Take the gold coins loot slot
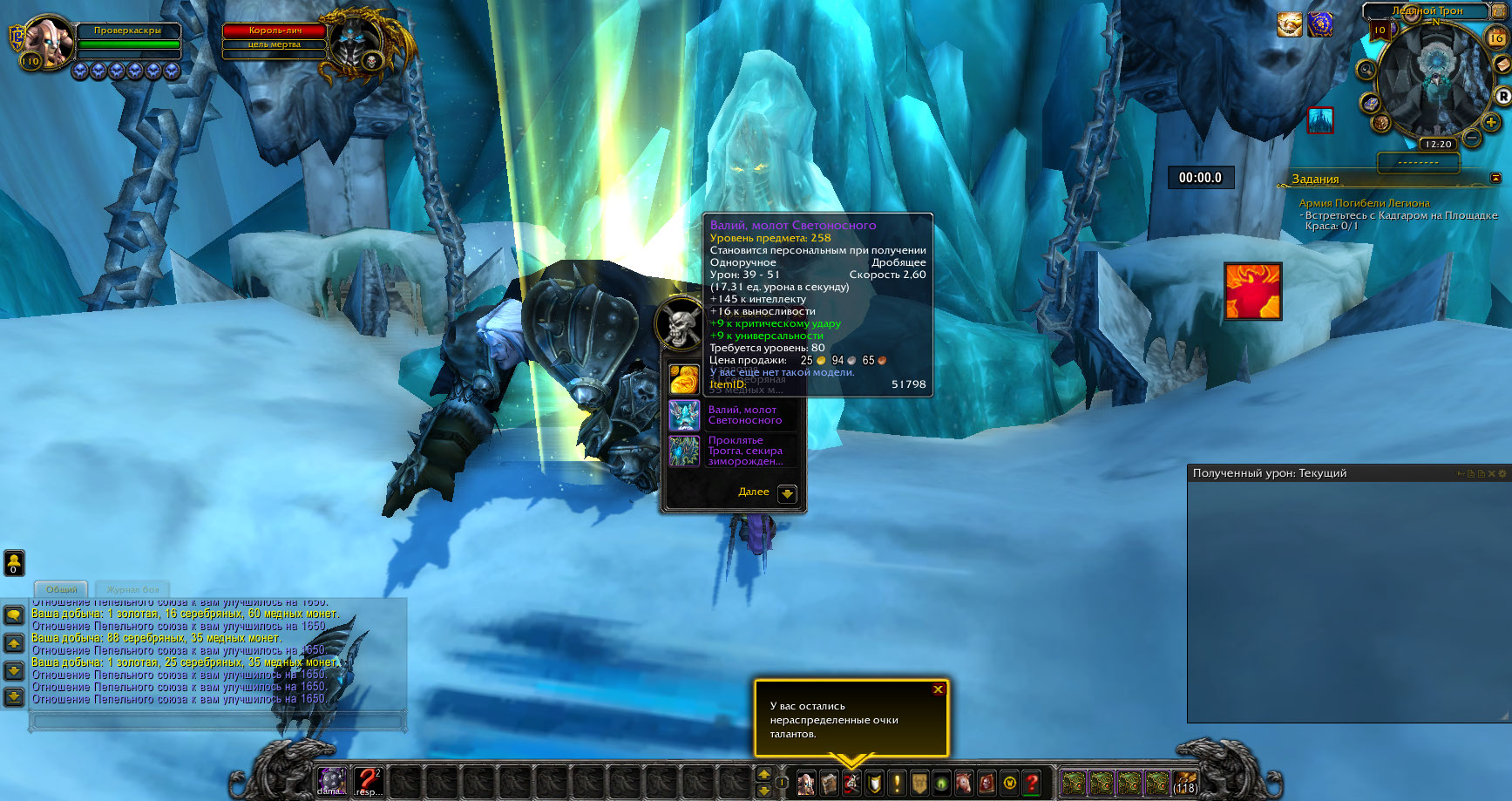The image size is (1512, 801). coord(684,380)
